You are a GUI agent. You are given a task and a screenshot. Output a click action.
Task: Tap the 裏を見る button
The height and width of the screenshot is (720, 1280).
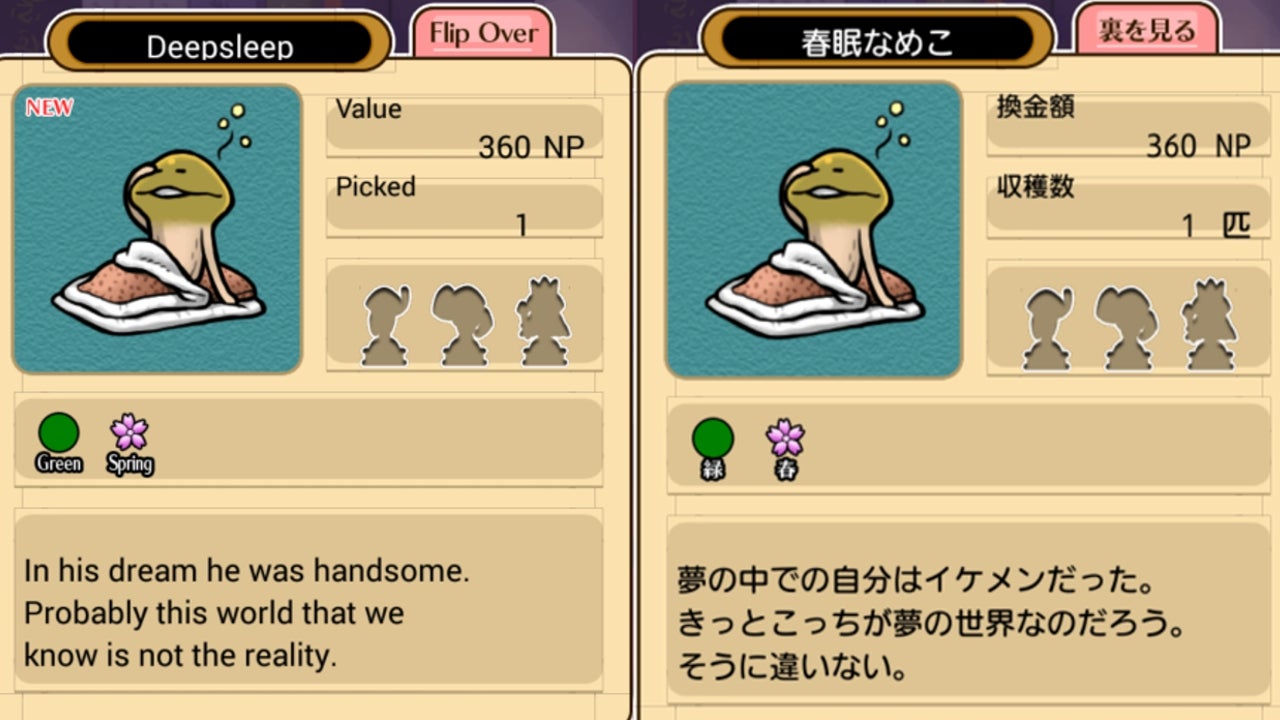(1147, 30)
